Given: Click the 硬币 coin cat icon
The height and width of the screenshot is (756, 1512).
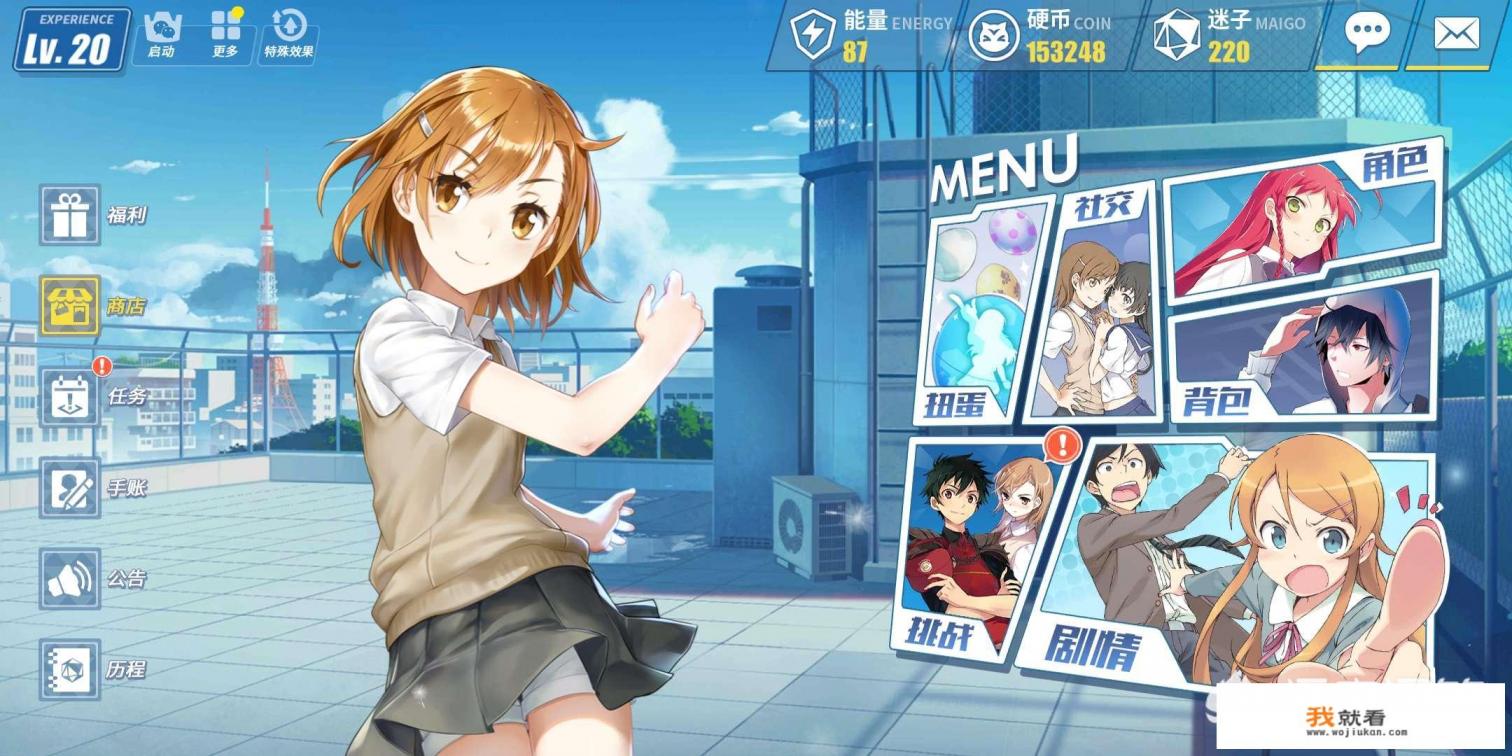Looking at the screenshot, I should pyautogui.click(x=993, y=35).
